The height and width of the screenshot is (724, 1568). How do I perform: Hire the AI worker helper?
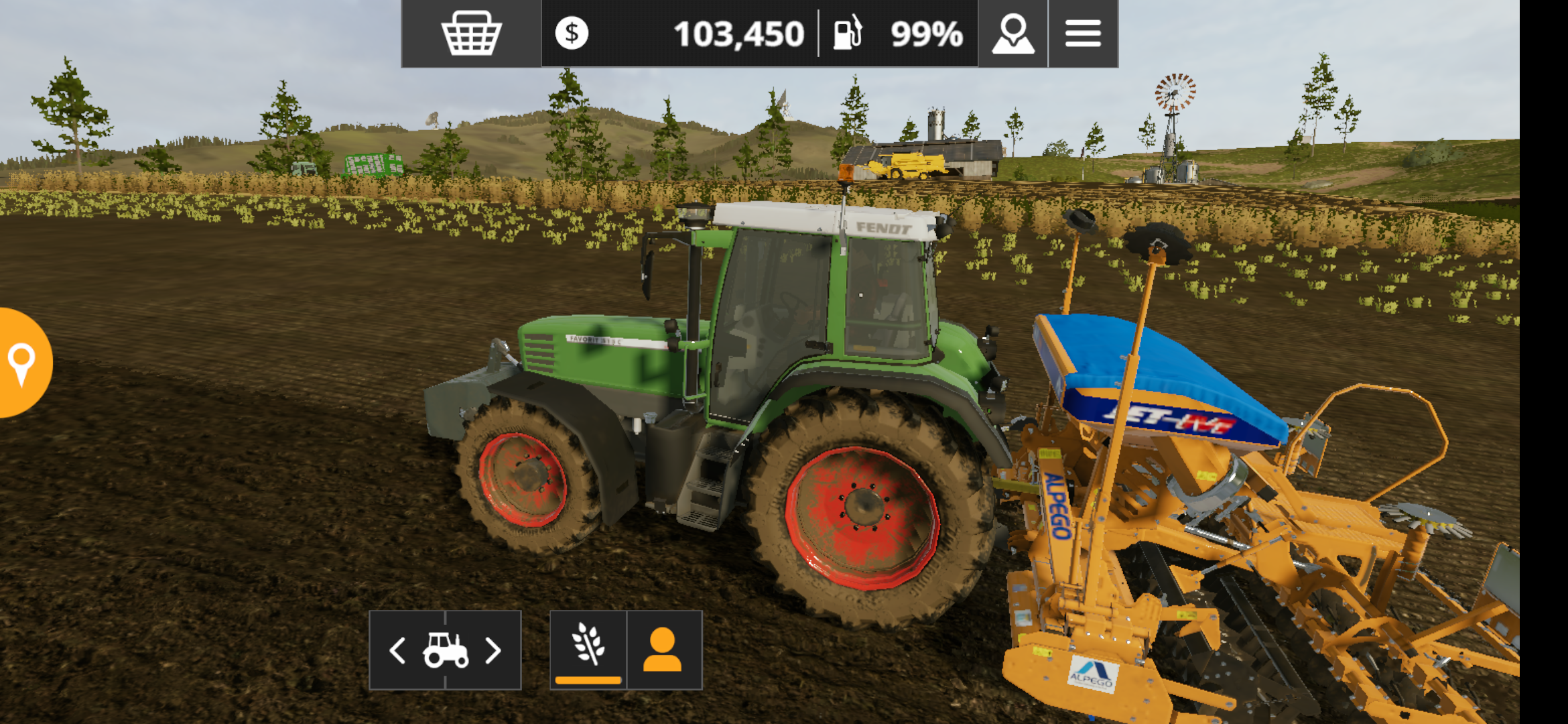coord(663,649)
